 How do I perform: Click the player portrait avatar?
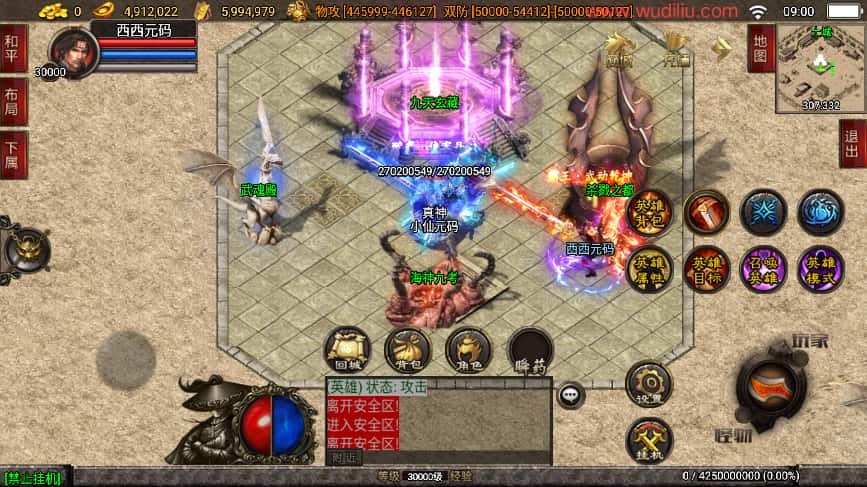72,51
